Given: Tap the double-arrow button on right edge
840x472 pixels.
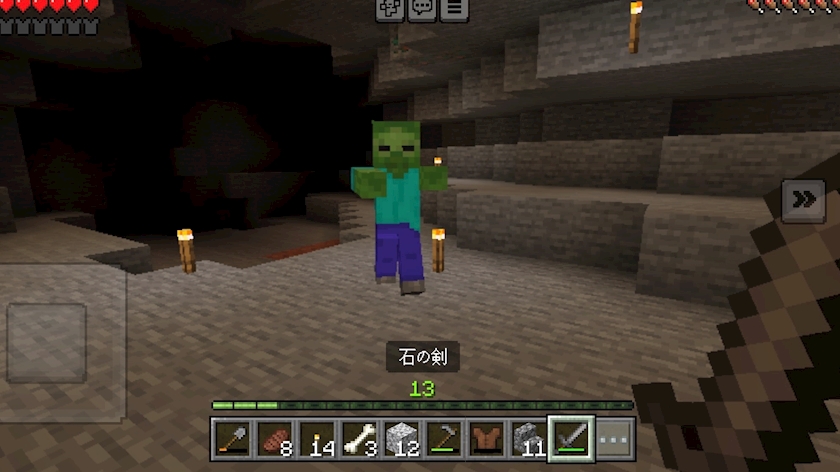Looking at the screenshot, I should [803, 201].
